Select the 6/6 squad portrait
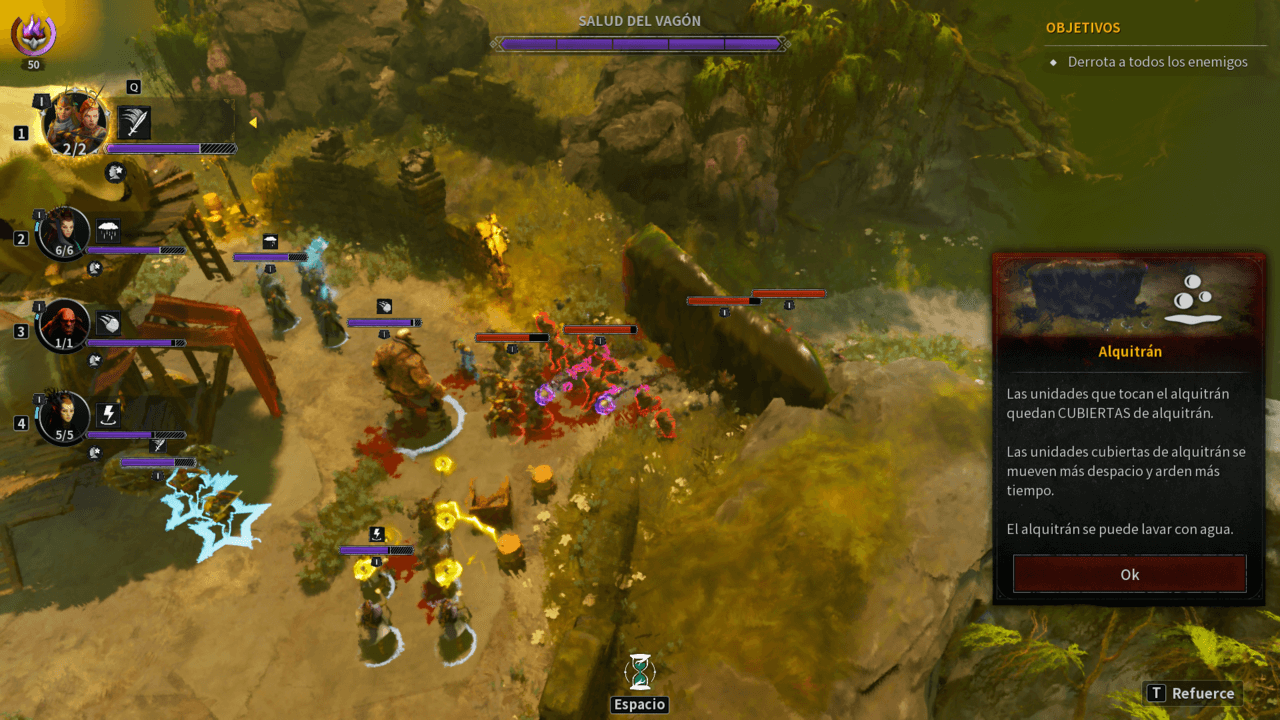Viewport: 1280px width, 720px height. click(64, 233)
